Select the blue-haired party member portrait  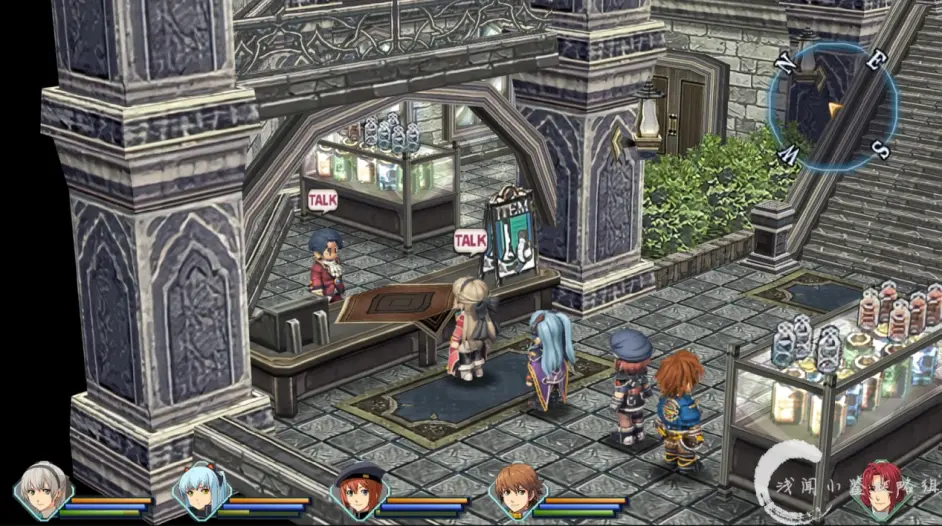pyautogui.click(x=199, y=490)
